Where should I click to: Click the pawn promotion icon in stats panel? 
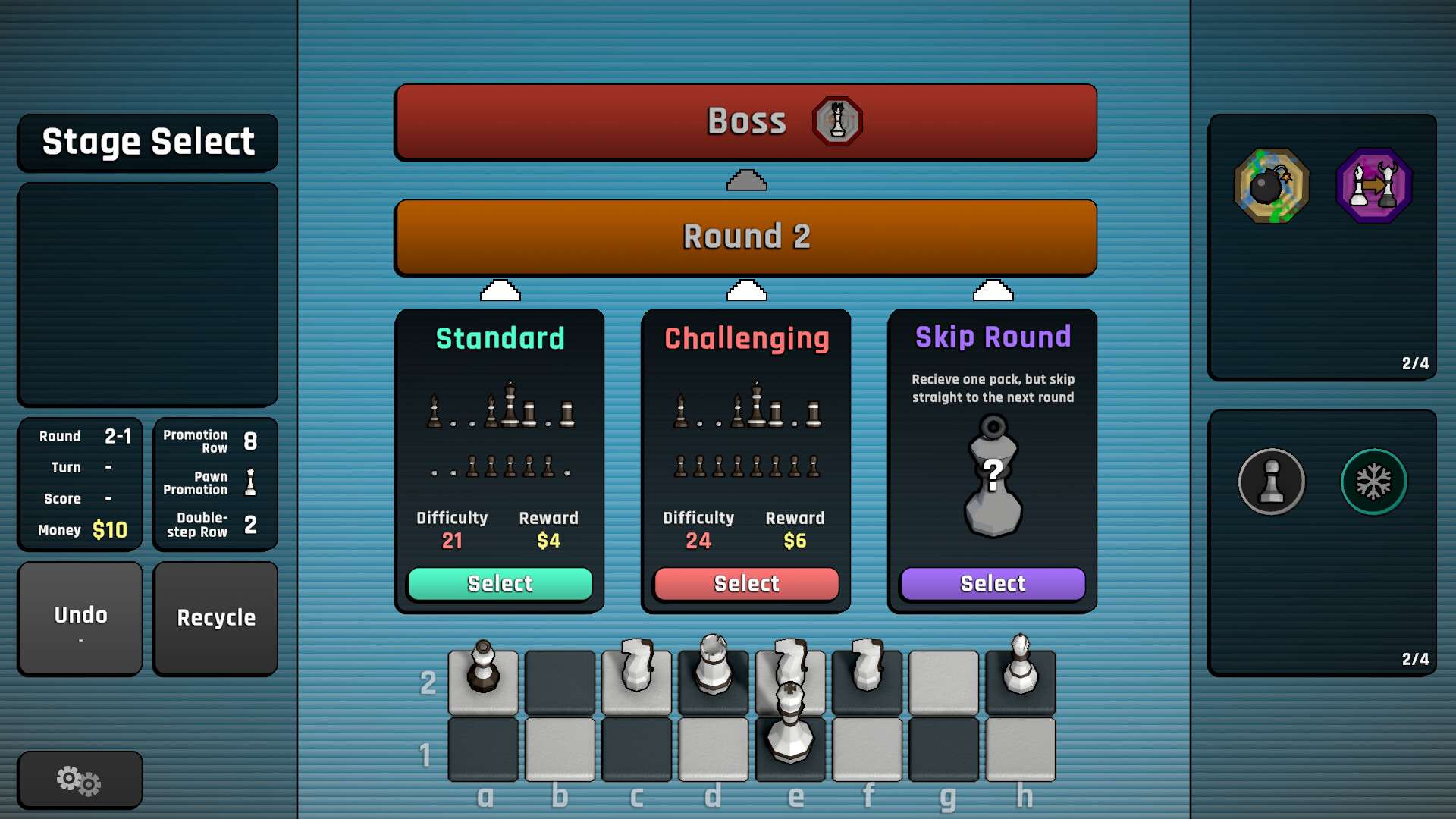point(250,483)
